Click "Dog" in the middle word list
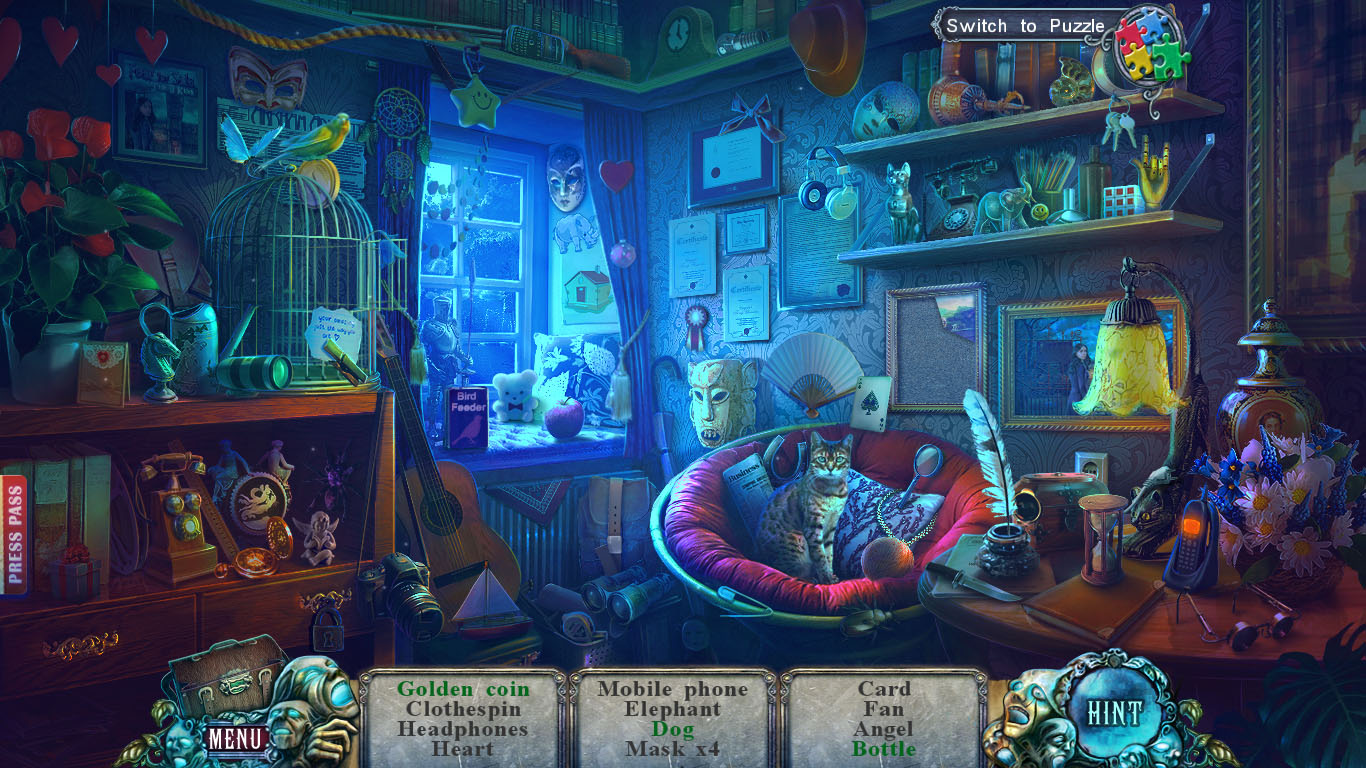1366x768 pixels. (674, 729)
